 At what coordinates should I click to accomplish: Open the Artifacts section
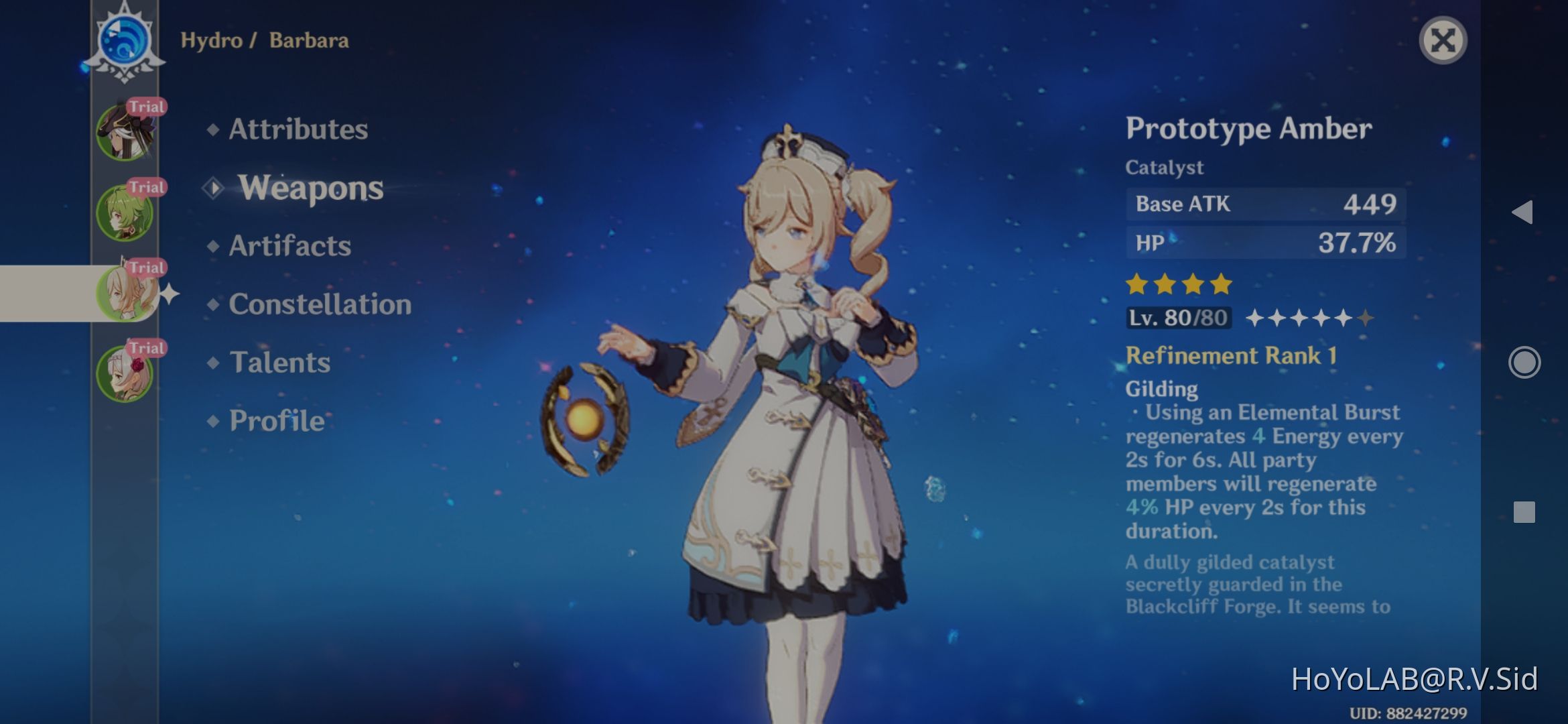pyautogui.click(x=289, y=247)
